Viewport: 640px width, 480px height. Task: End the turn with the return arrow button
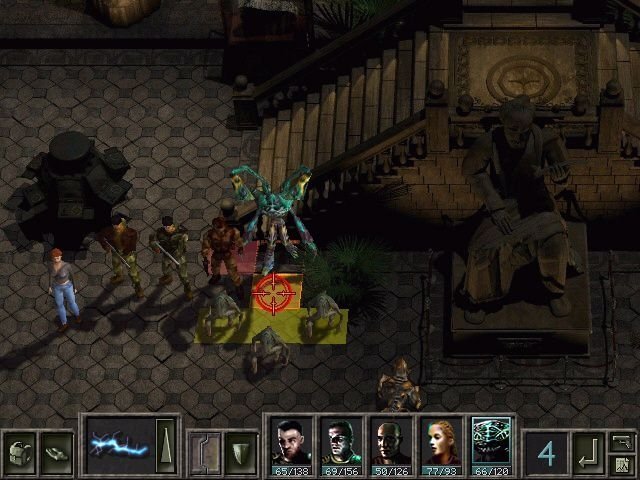click(587, 453)
